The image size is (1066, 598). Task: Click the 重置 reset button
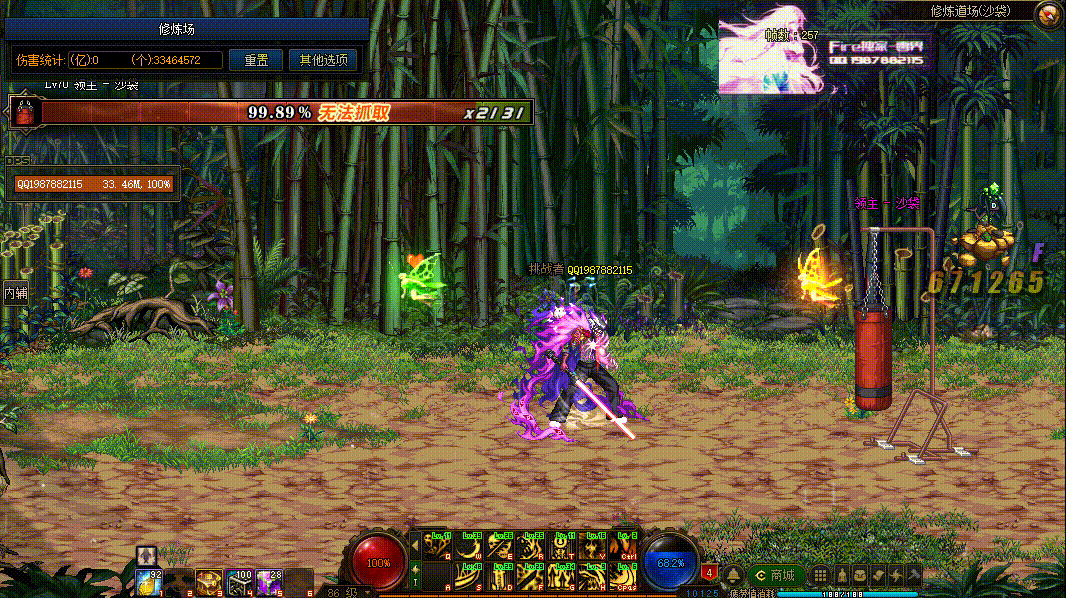point(255,60)
